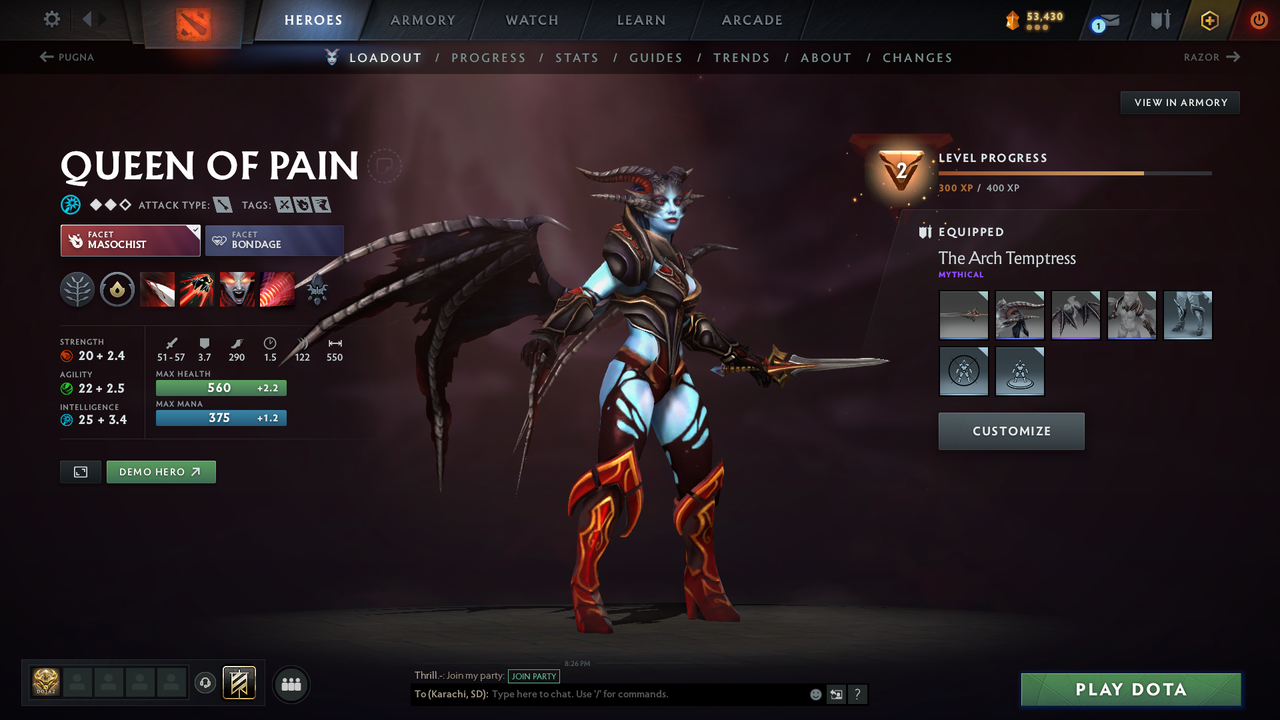This screenshot has width=1280, height=720.
Task: Toggle the headphone voice chat icon
Action: [x=207, y=683]
